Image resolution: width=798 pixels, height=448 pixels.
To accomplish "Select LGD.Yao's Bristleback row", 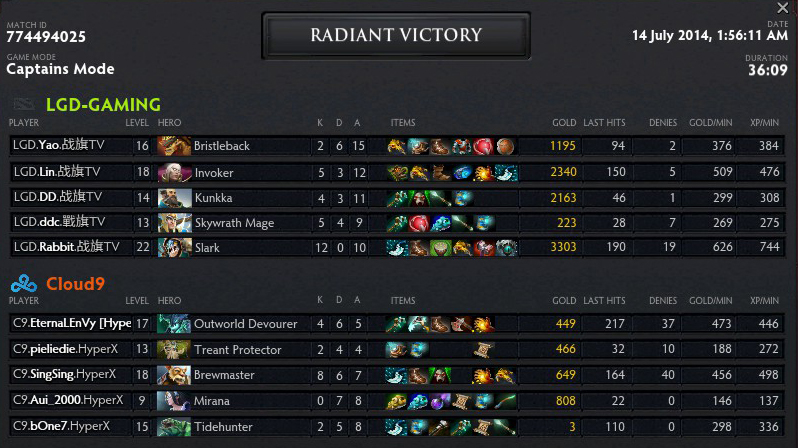I will tap(400, 146).
